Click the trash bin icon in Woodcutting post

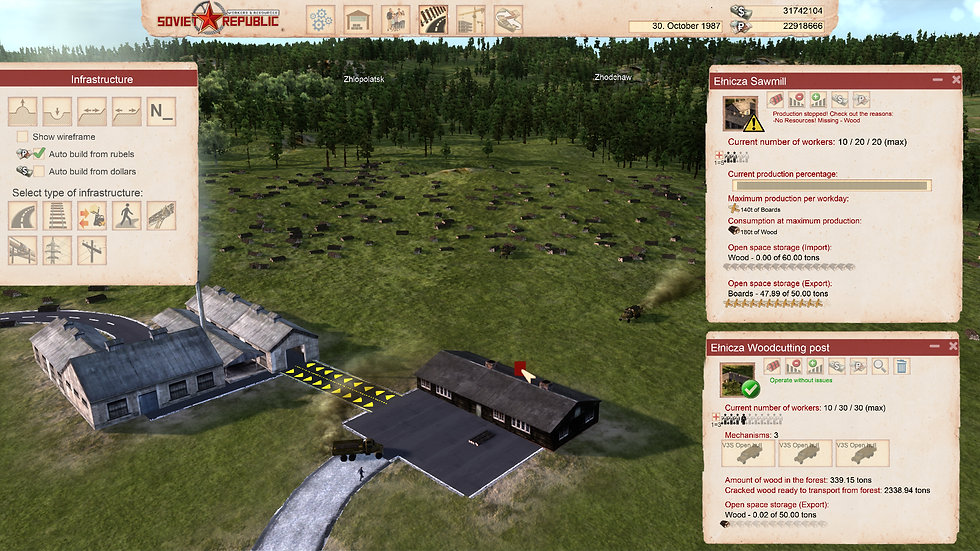[x=901, y=367]
